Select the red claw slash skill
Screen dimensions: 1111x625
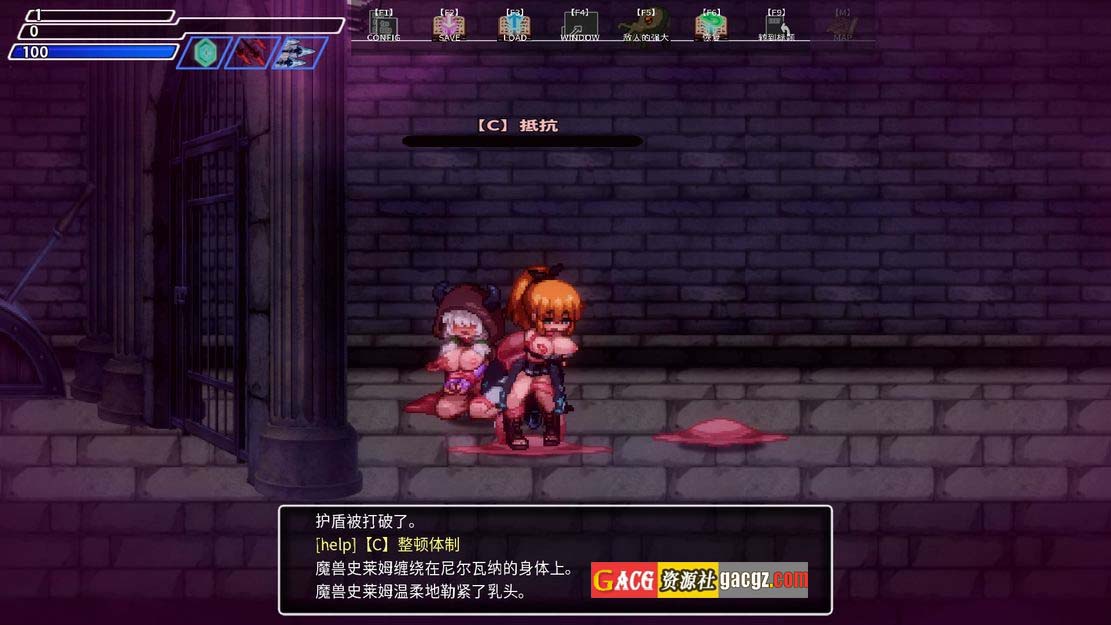tap(251, 52)
